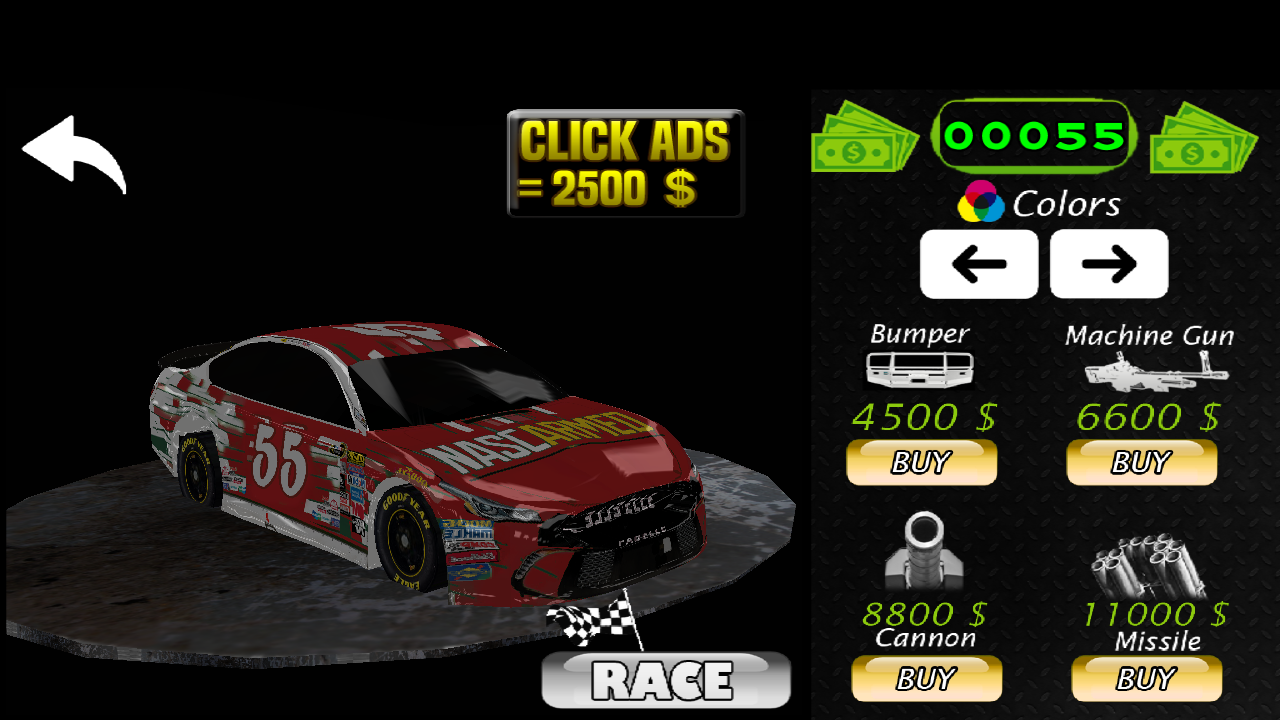This screenshot has height=720, width=1280.
Task: Buy the Bumper for 4500 $
Action: coord(921,463)
